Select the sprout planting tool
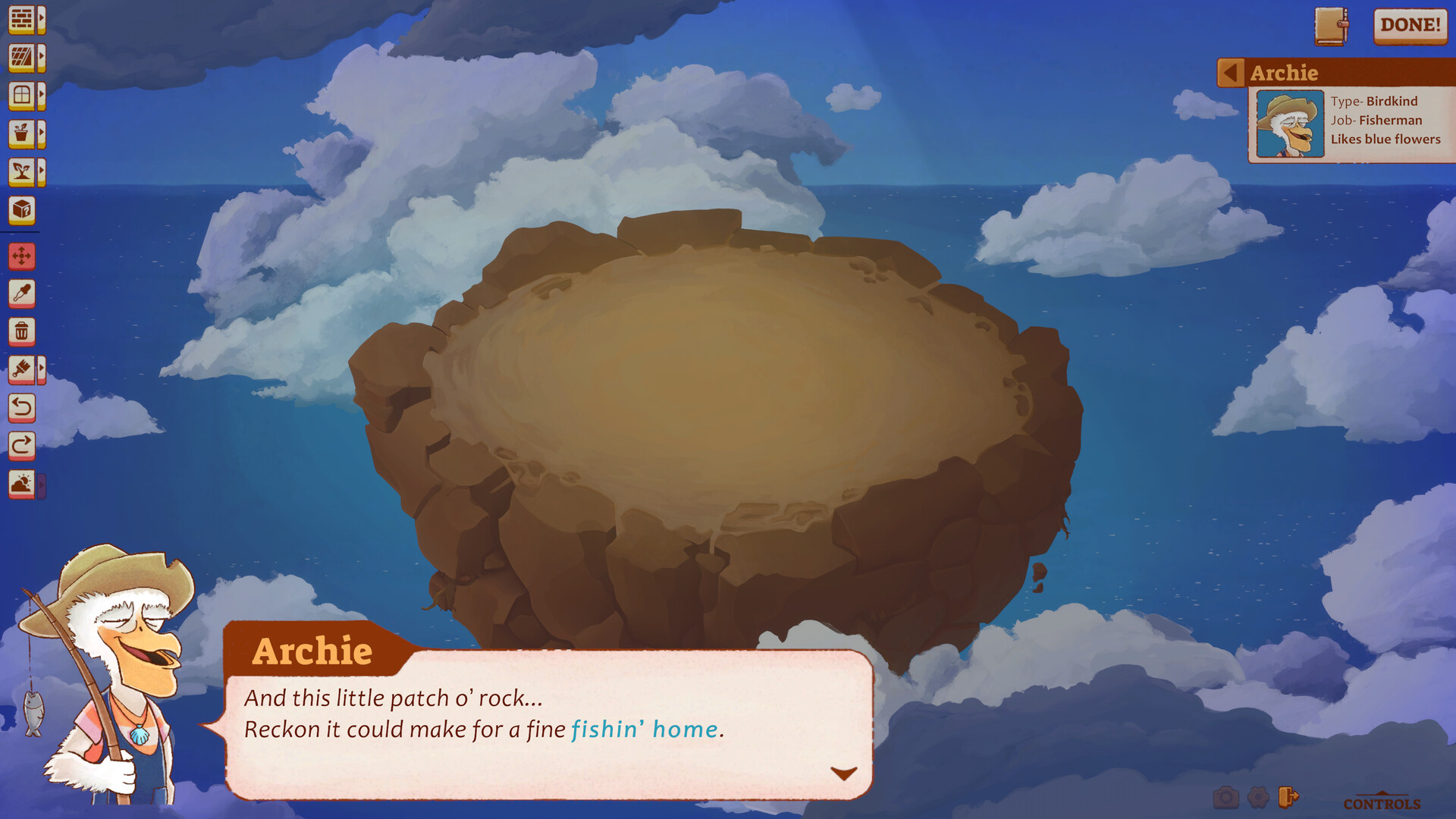This screenshot has width=1456, height=819. [x=23, y=171]
